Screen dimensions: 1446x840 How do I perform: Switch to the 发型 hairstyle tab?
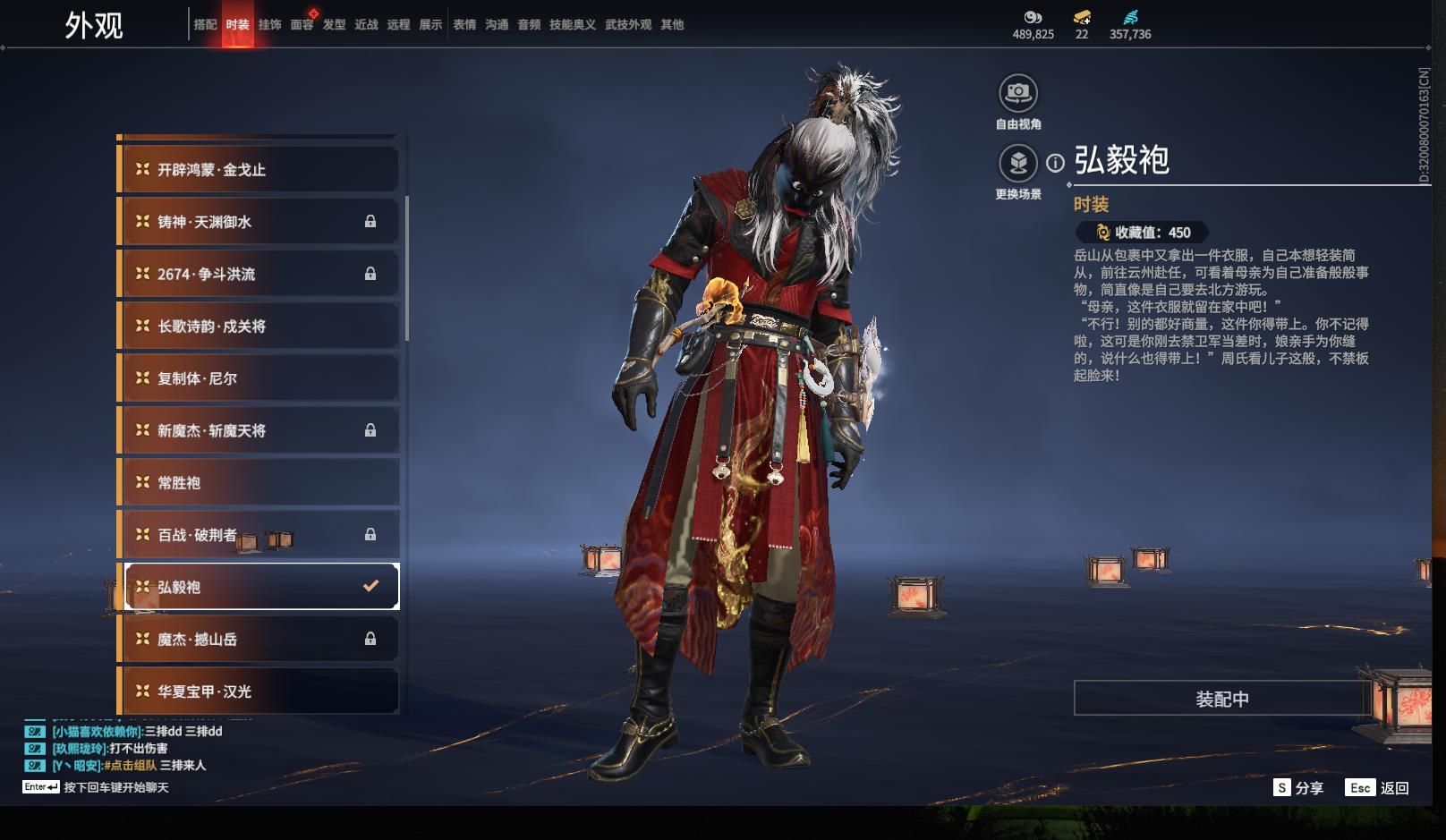coord(334,25)
